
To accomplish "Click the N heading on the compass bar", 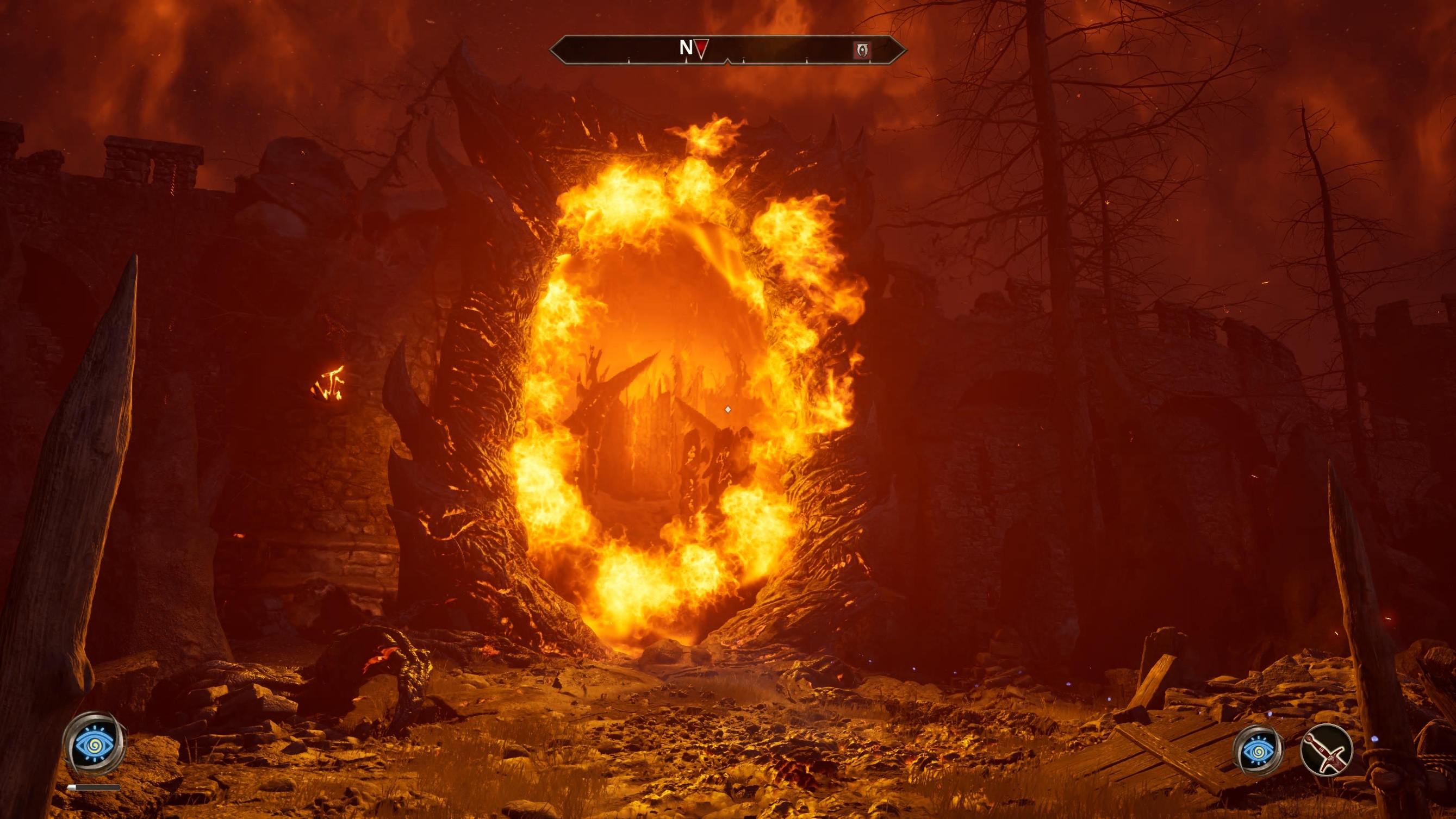I will [x=686, y=48].
